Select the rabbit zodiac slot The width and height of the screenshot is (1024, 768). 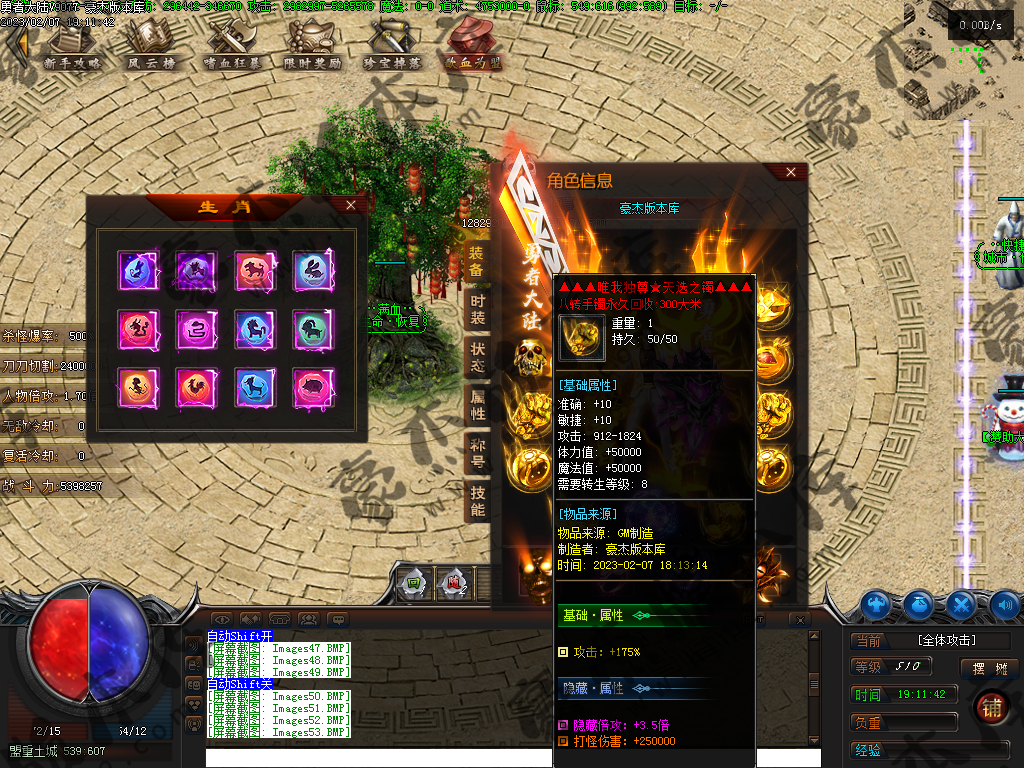point(312,269)
